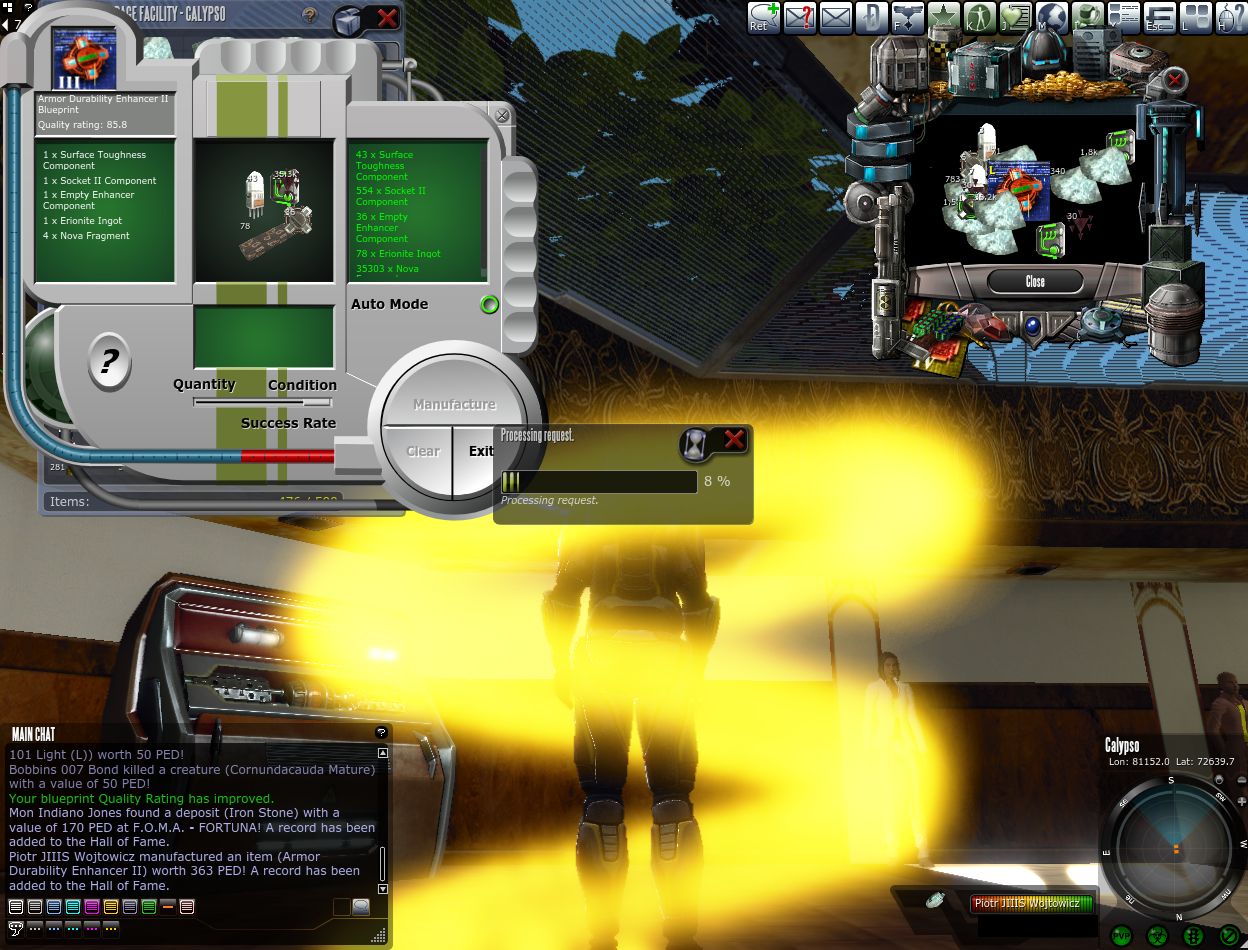
Task: Open the round question mark help button
Action: pos(109,361)
